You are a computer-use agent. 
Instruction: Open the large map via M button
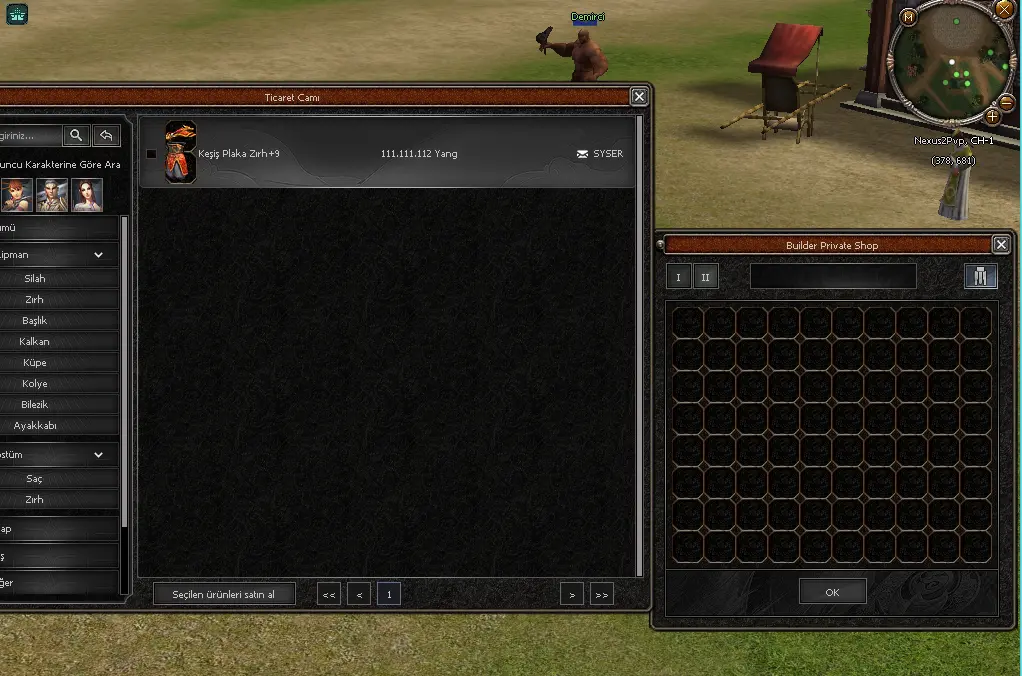908,17
